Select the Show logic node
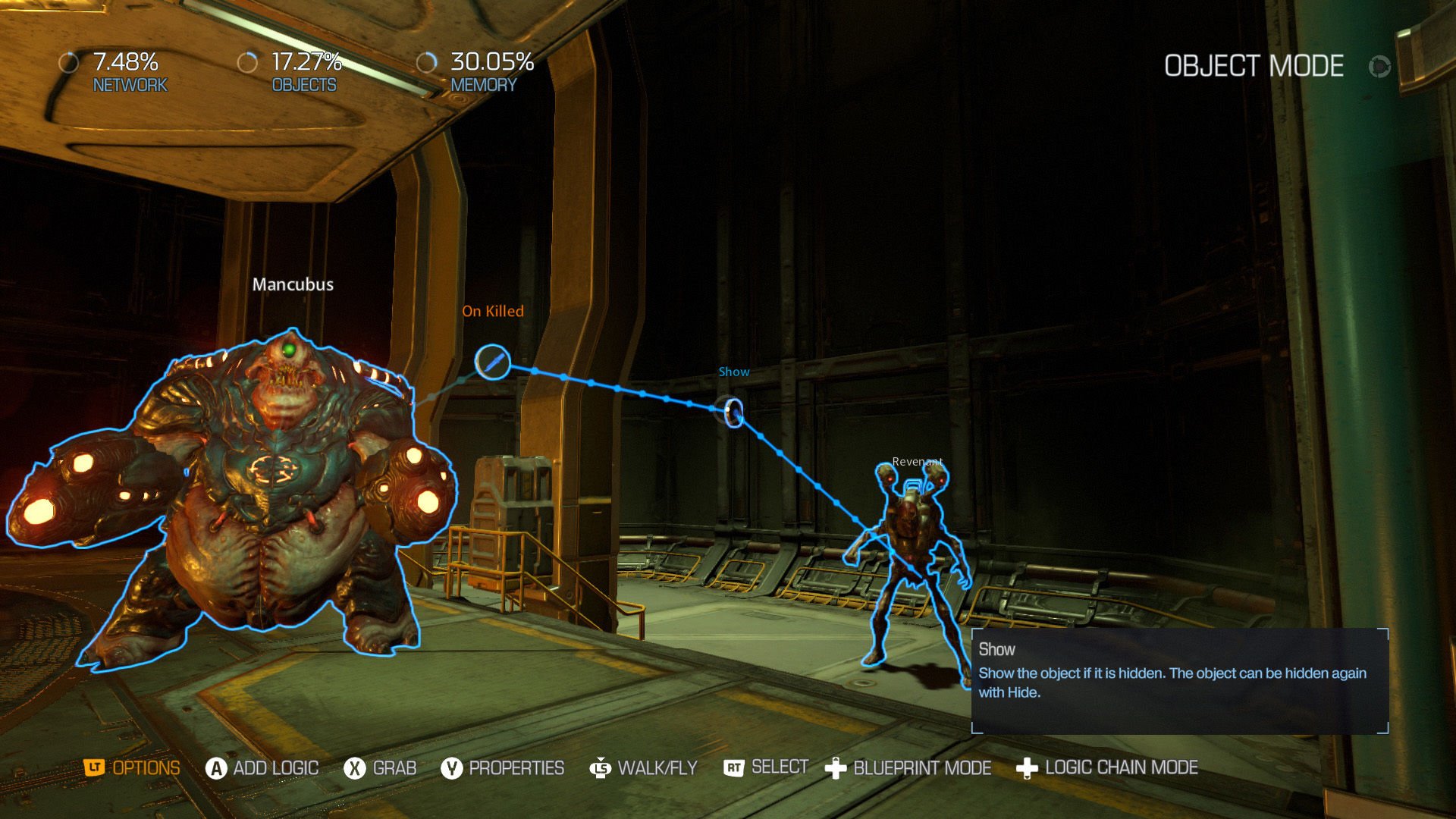The height and width of the screenshot is (819, 1456). coord(733,412)
